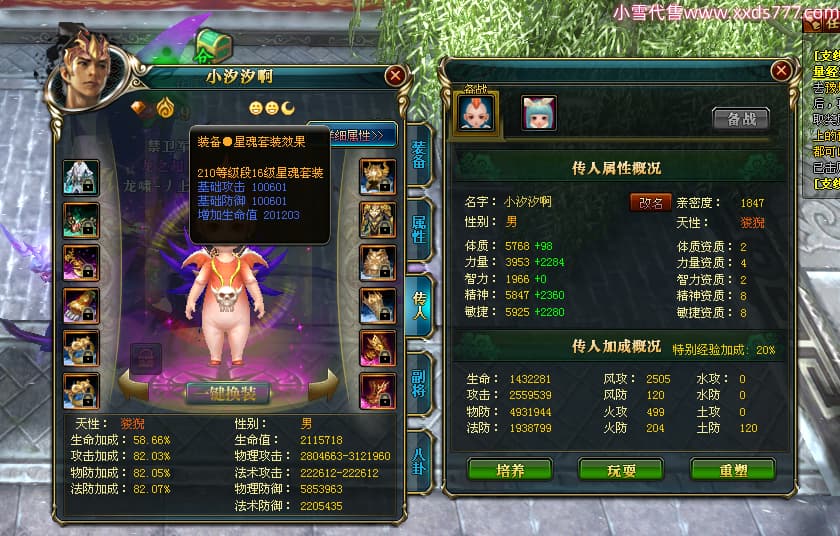The height and width of the screenshot is (536, 840).
Task: Close the 小汐汐啊 character panel
Action: pyautogui.click(x=396, y=75)
